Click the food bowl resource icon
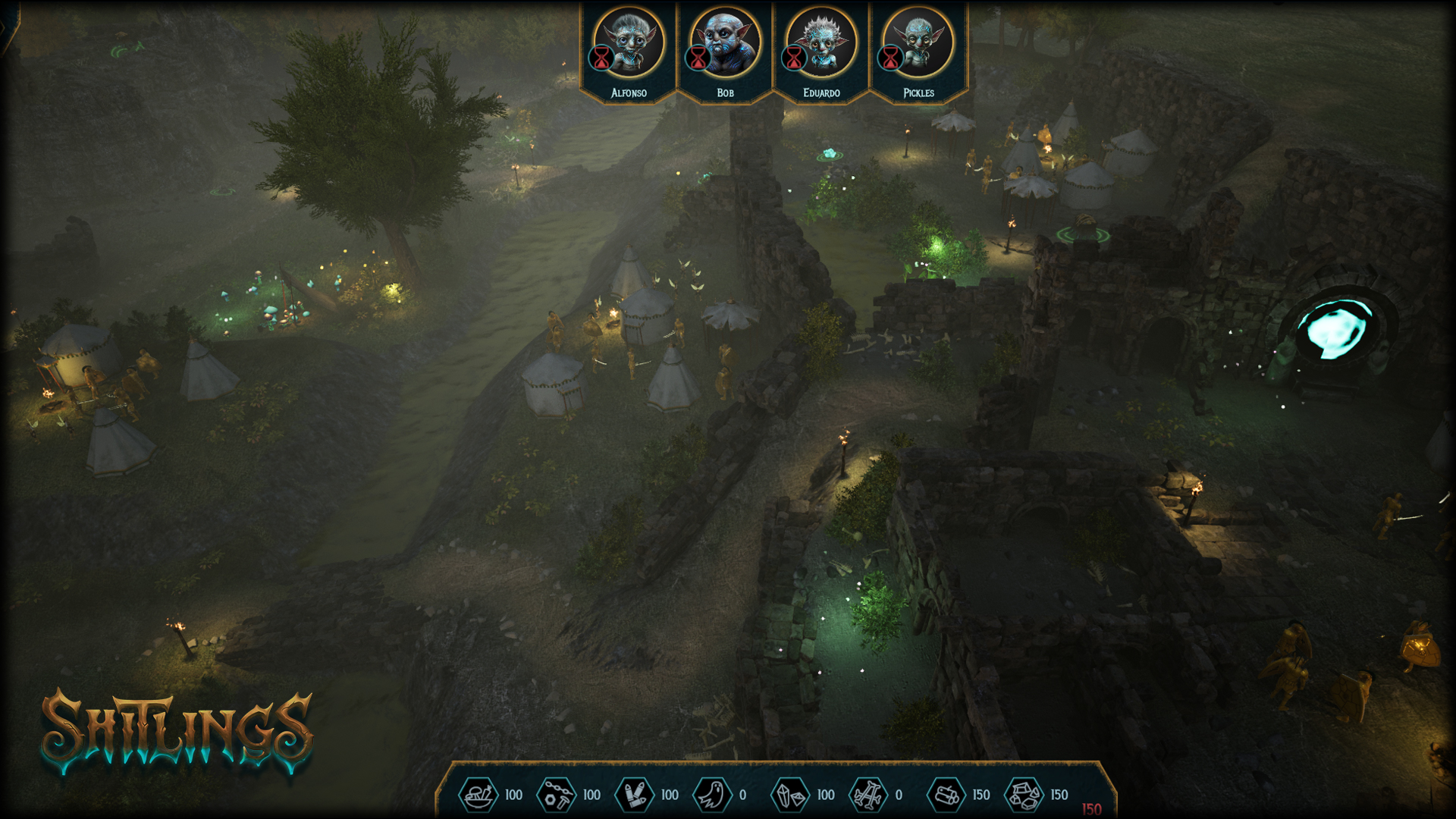Viewport: 1456px width, 819px height. 479,795
